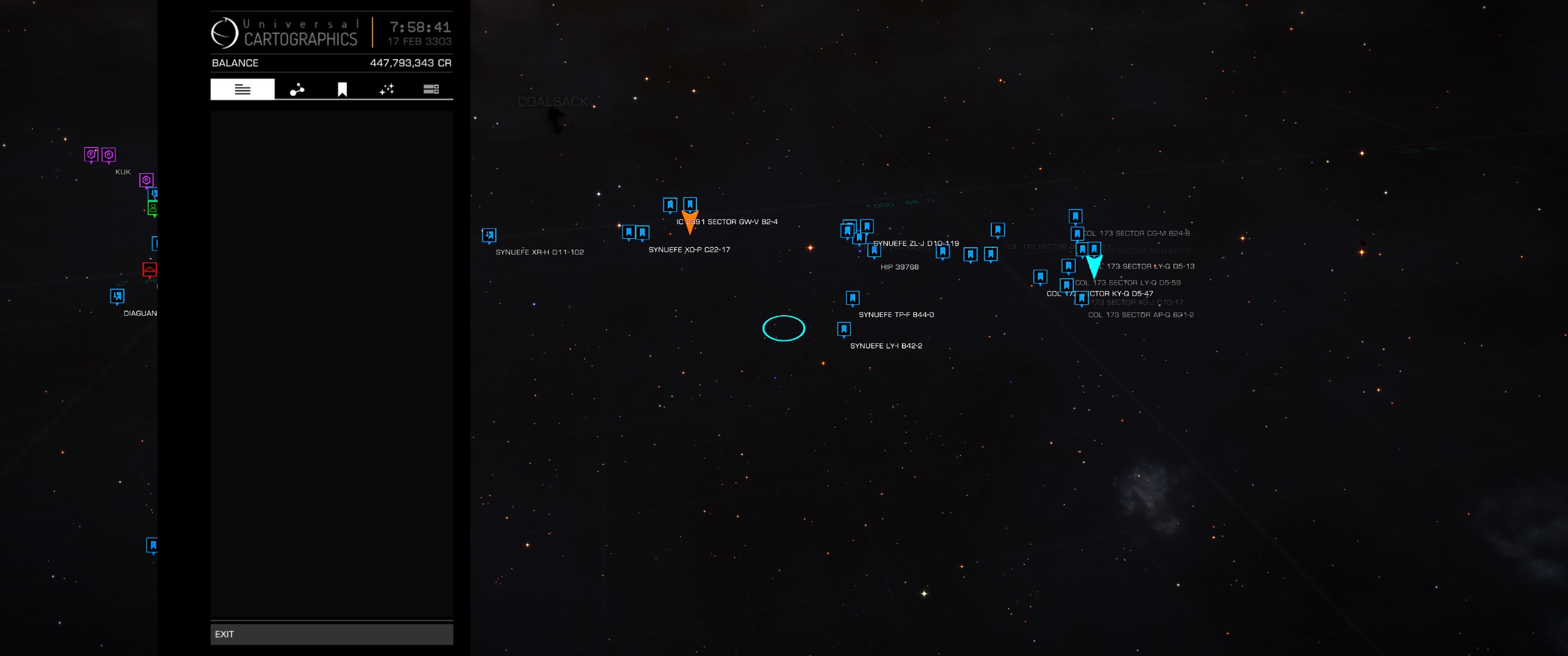Switch to the bookmarks tab
1568x656 pixels.
tap(342, 89)
